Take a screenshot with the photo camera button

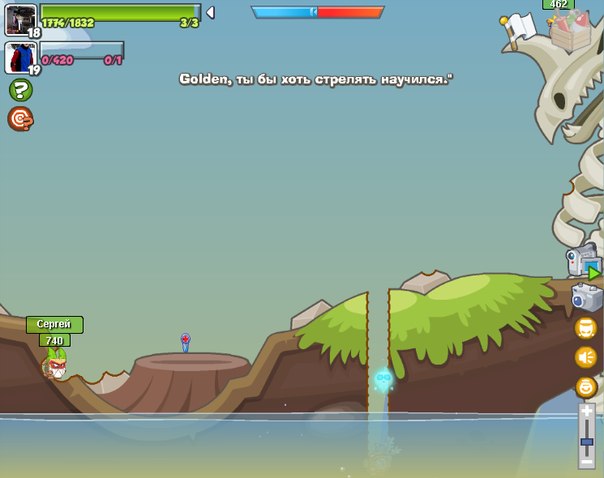click(x=586, y=298)
